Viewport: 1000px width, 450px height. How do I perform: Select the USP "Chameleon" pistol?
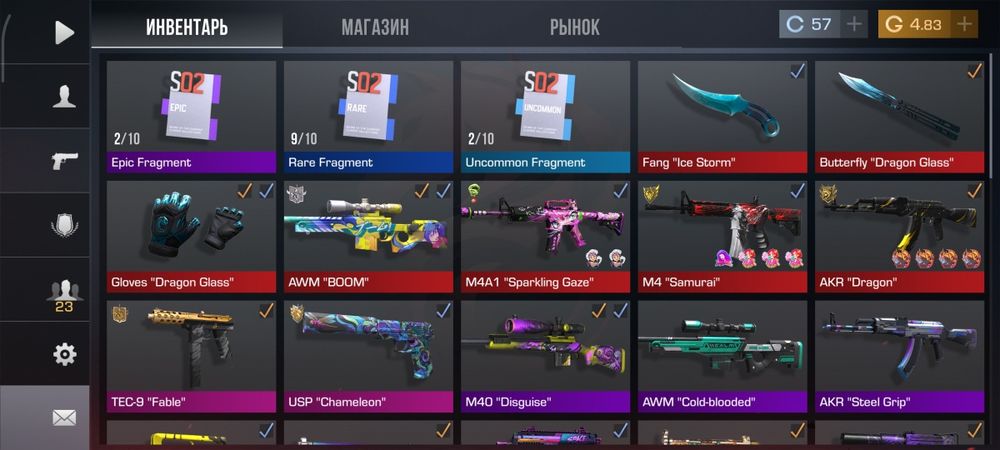(368, 356)
